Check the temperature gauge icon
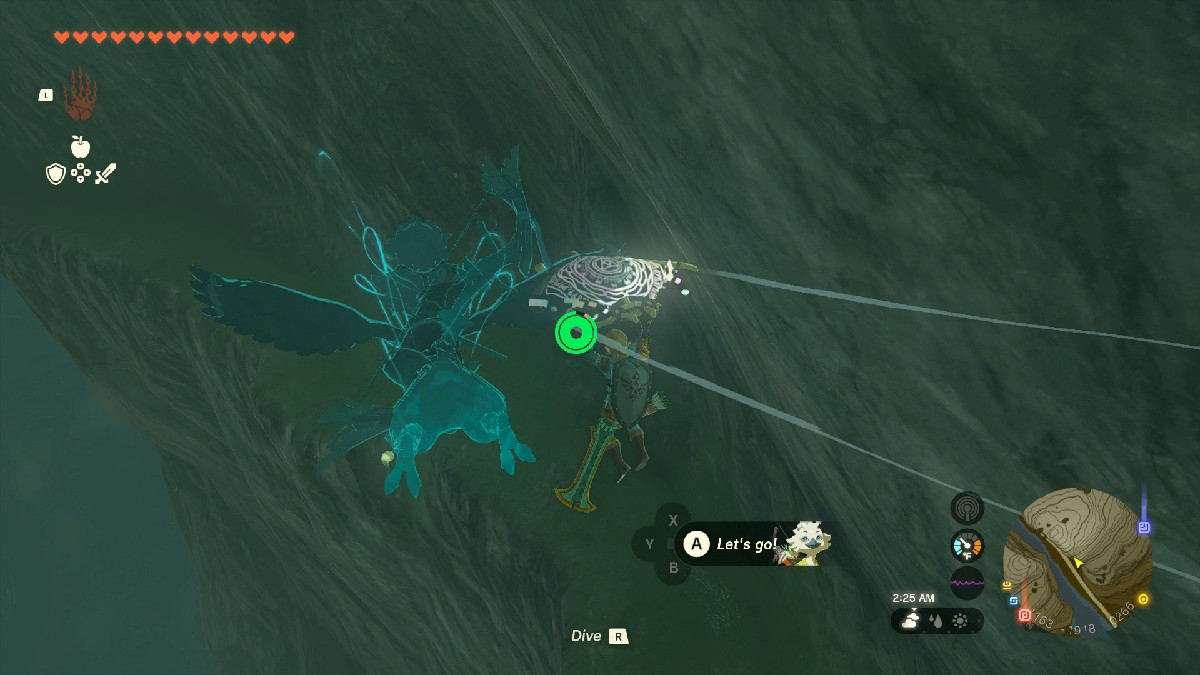 [967, 545]
